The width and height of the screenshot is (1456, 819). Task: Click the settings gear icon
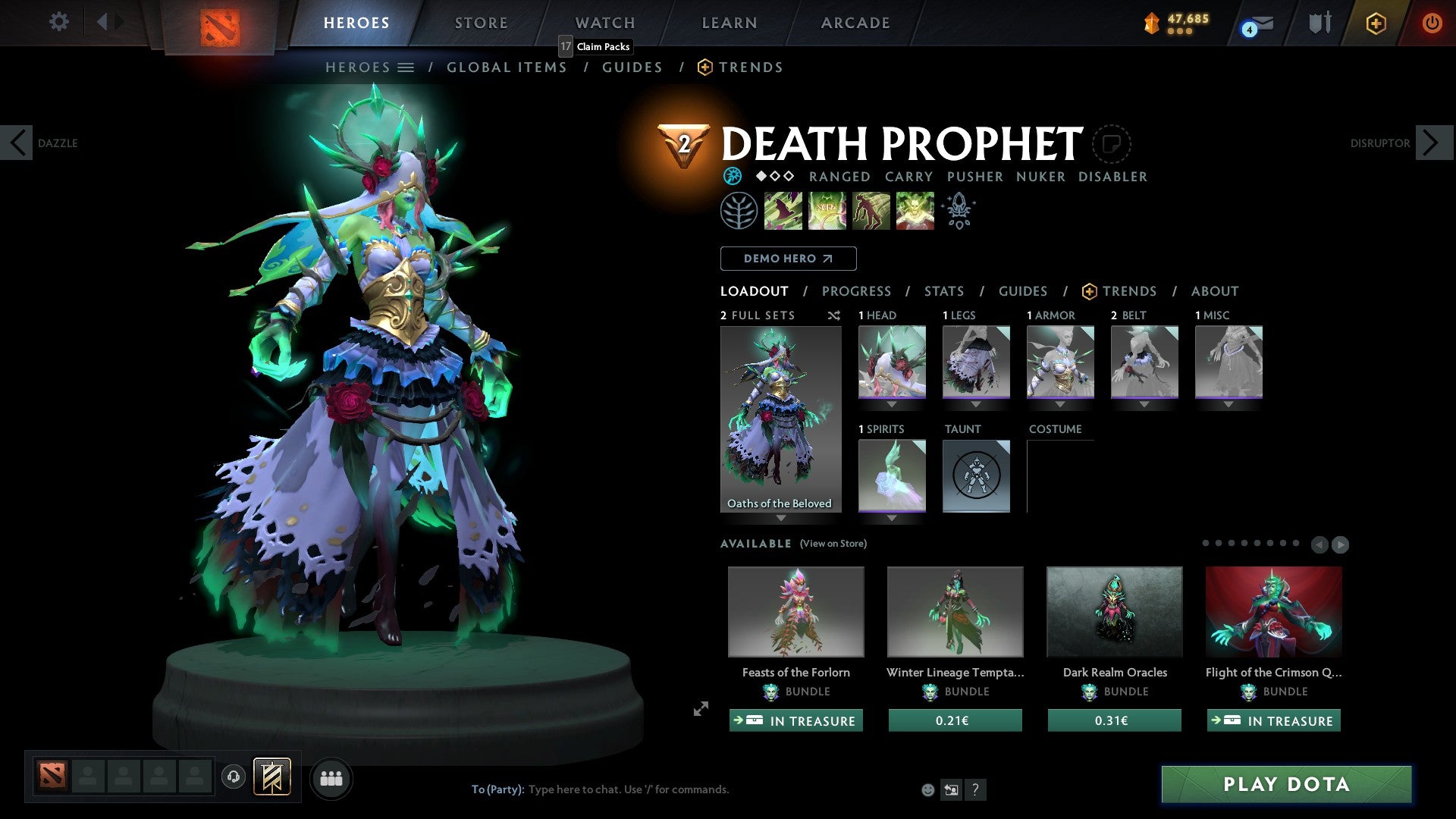(x=58, y=22)
